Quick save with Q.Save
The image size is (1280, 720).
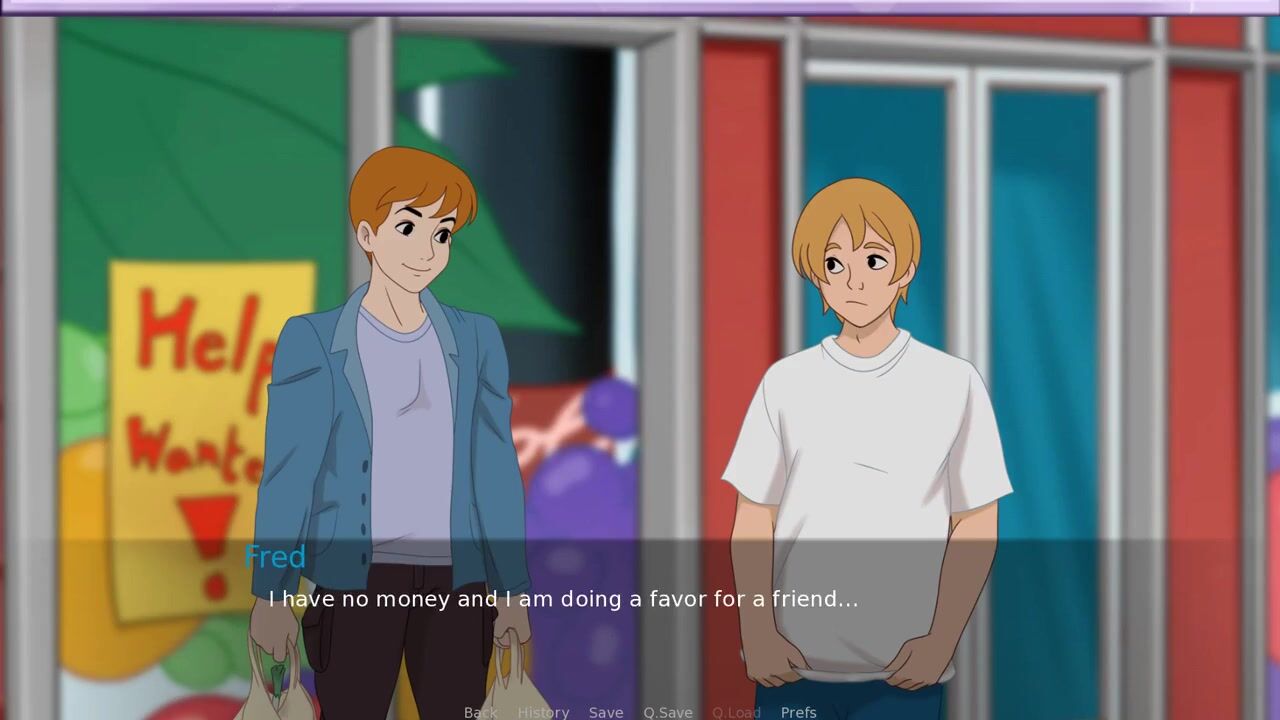coord(668,712)
